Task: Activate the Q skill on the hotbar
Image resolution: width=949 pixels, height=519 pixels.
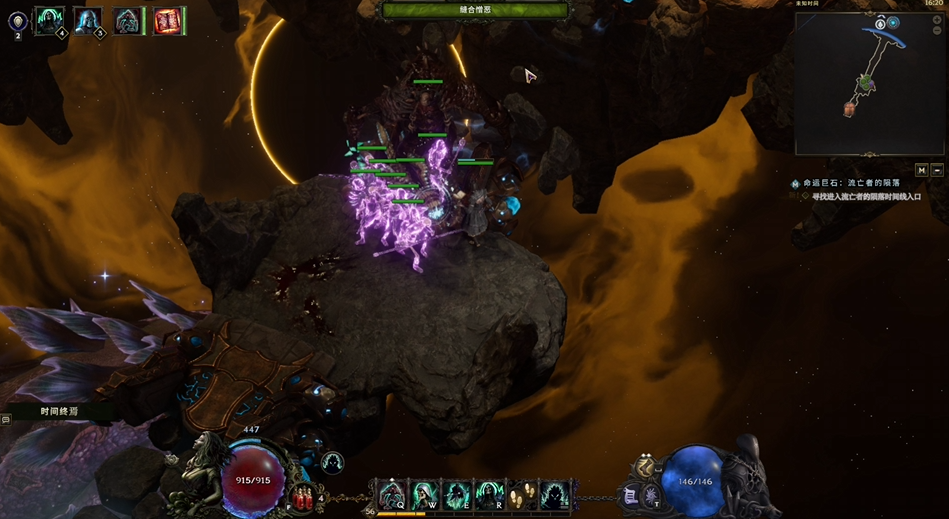Action: pos(392,495)
